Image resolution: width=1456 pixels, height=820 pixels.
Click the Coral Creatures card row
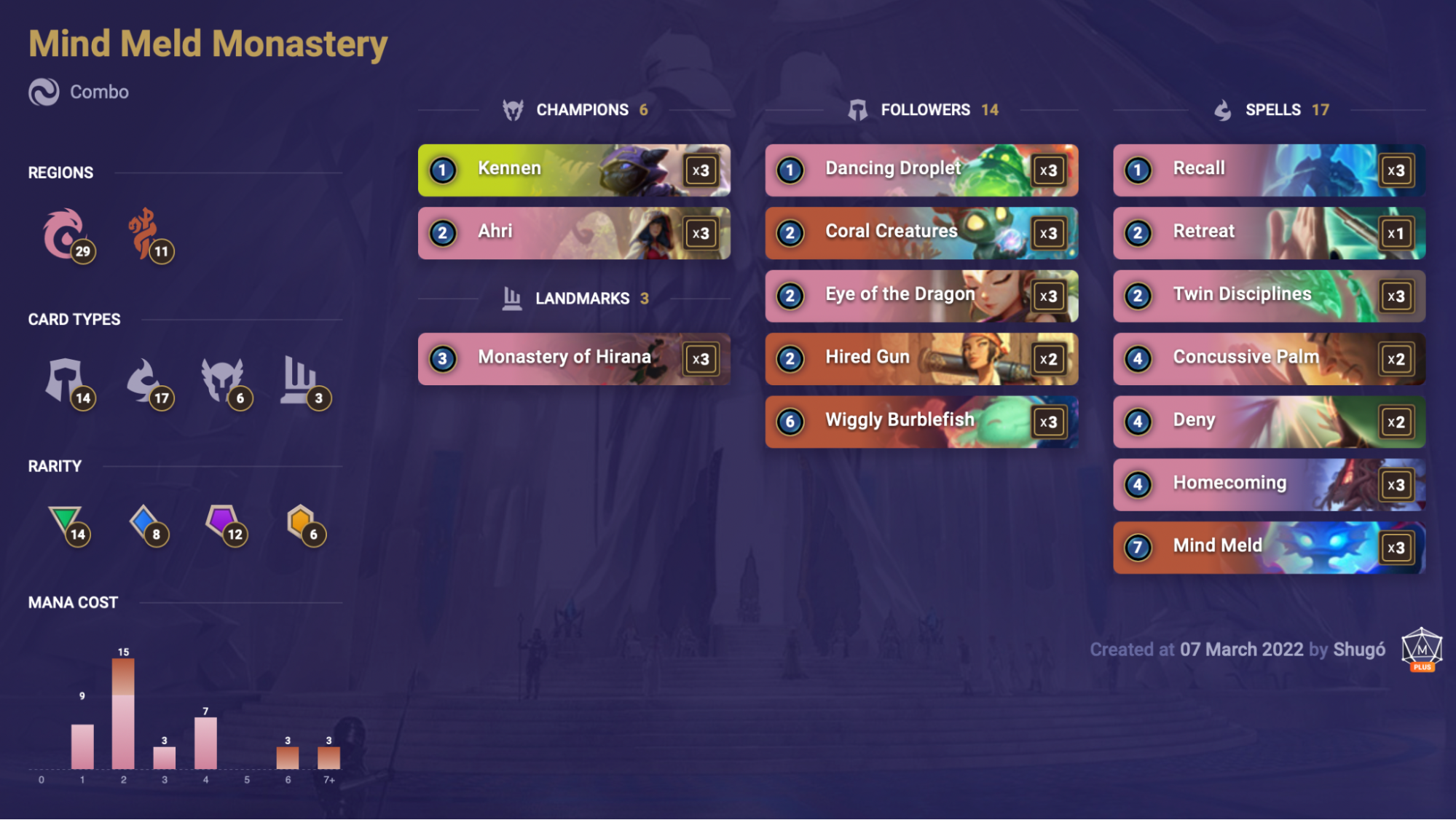point(921,233)
